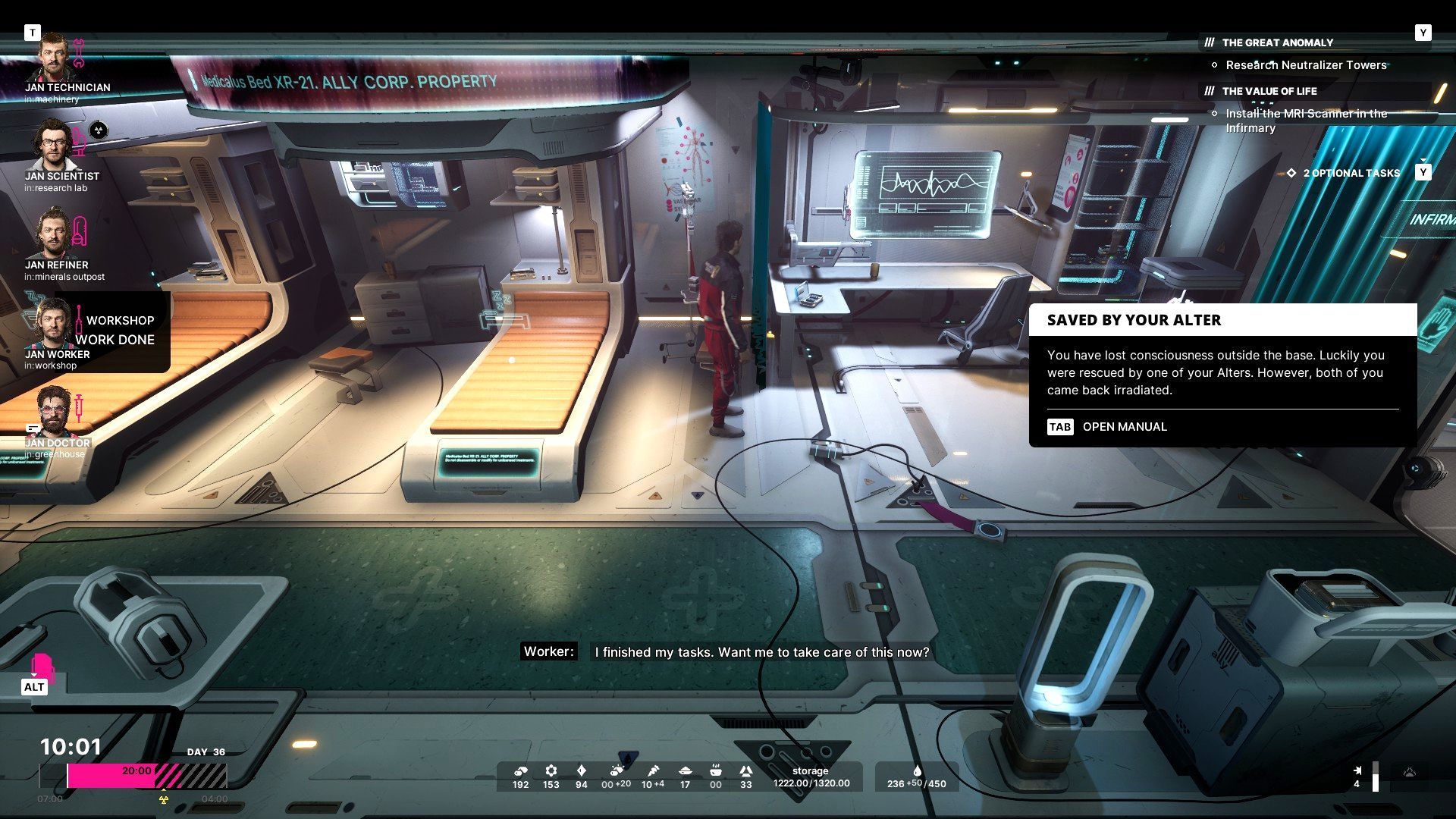Click the storage capacity panel

(x=811, y=777)
